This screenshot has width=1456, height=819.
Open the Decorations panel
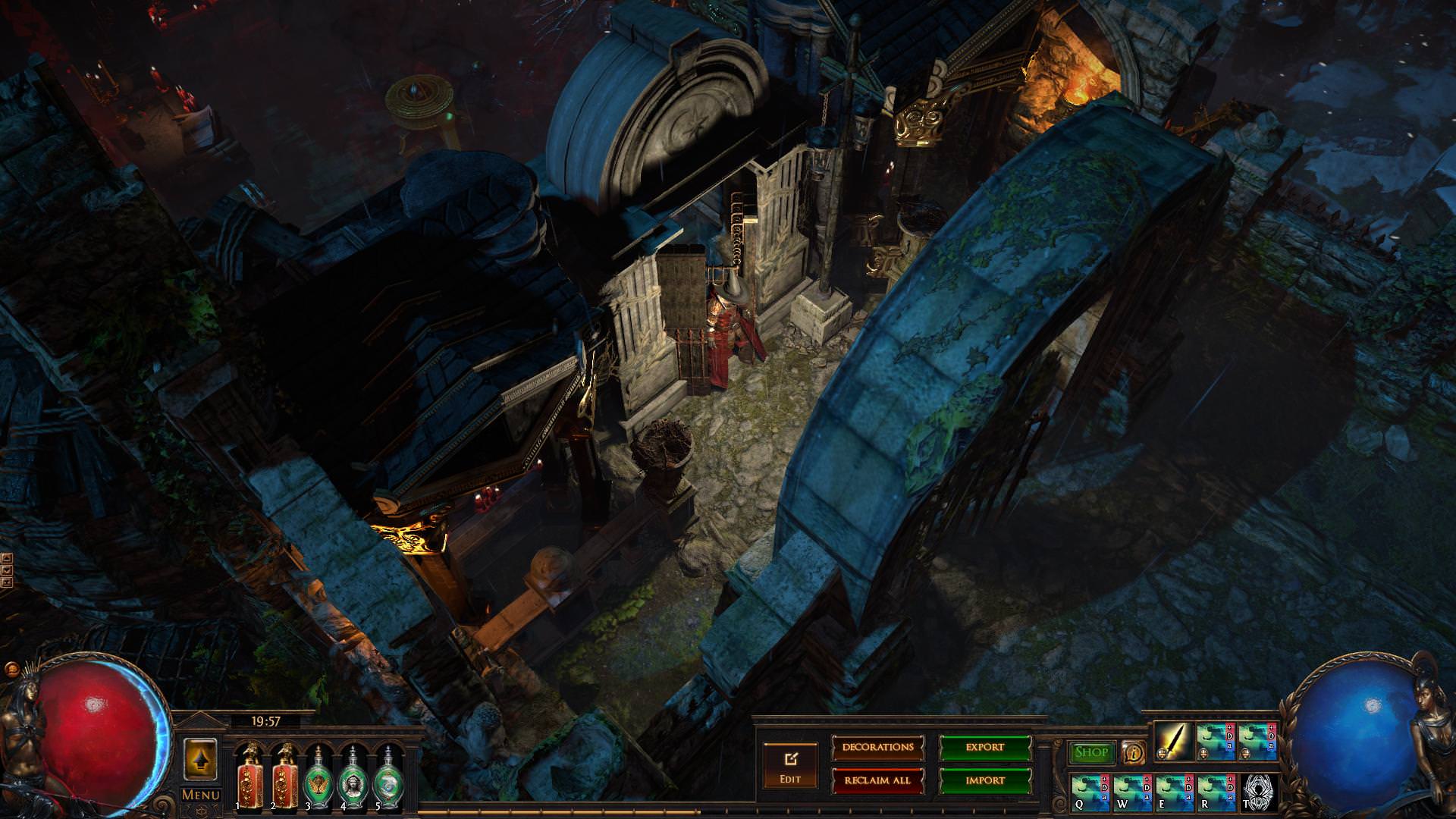pyautogui.click(x=878, y=748)
